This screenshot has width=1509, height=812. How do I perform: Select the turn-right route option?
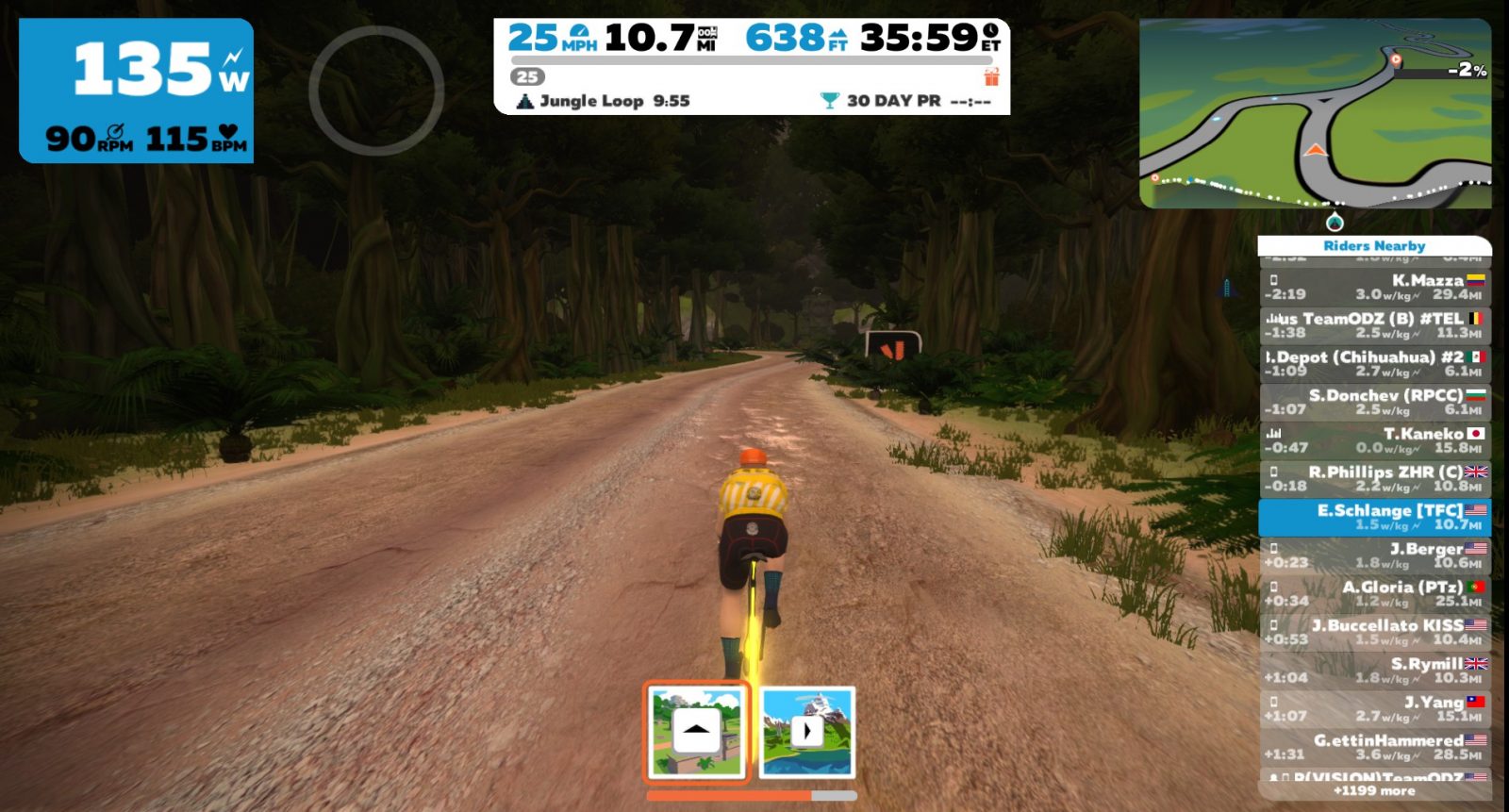click(x=806, y=732)
